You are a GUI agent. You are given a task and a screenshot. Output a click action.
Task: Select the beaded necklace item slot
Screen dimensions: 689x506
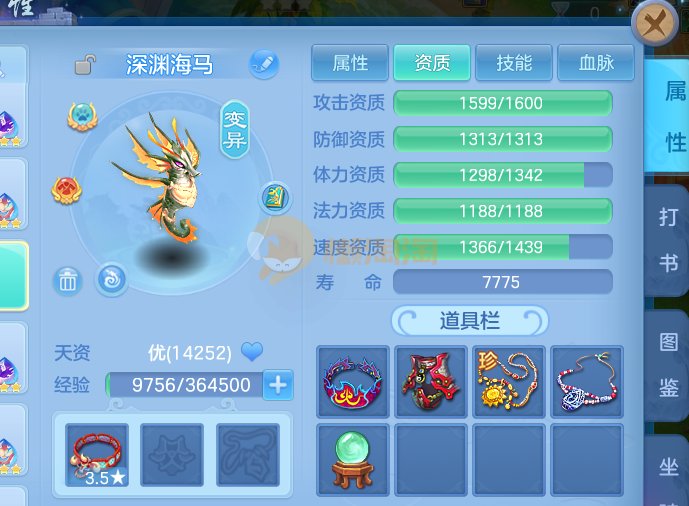point(587,383)
